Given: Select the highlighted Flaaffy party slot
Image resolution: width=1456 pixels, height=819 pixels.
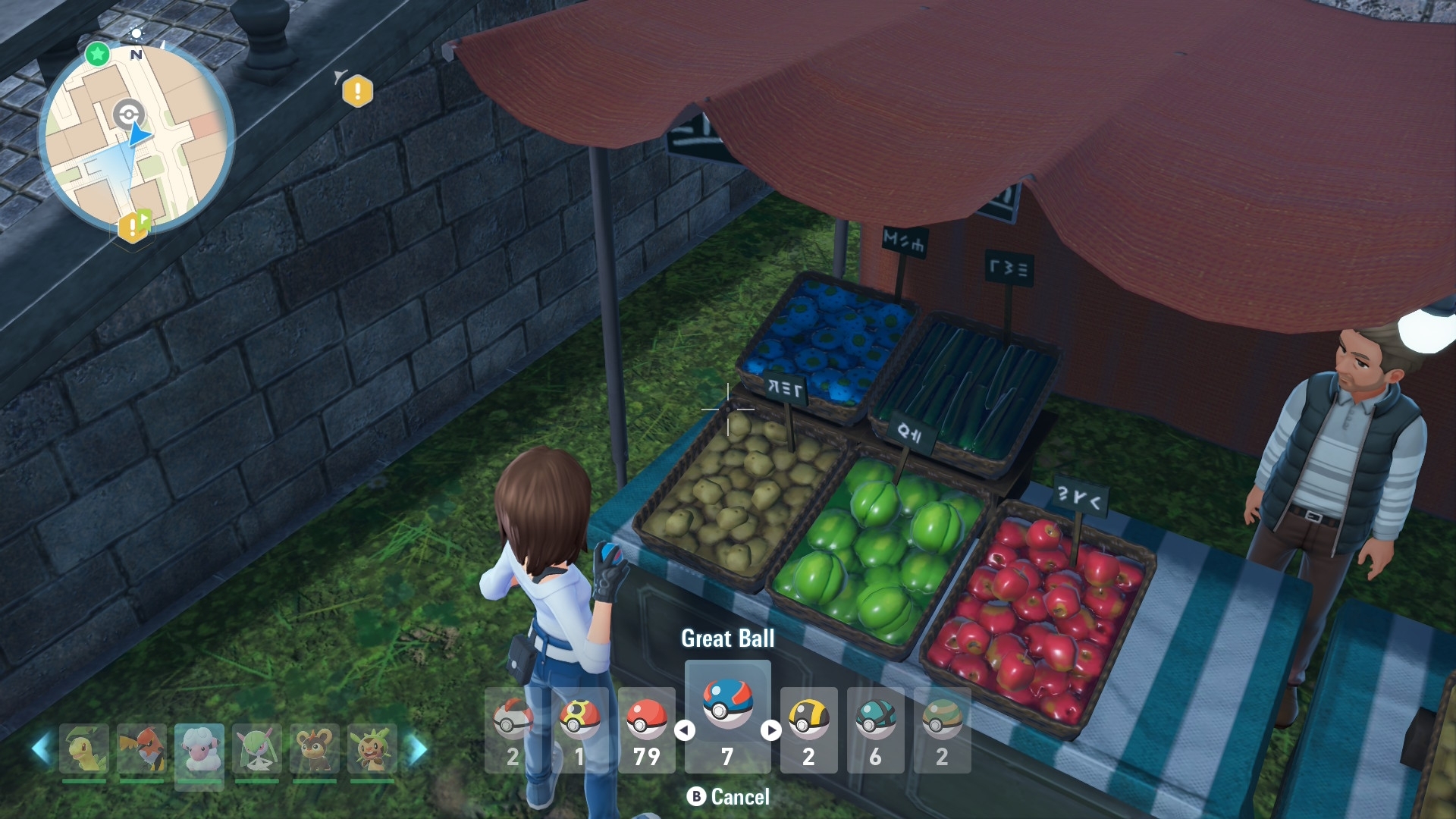Looking at the screenshot, I should pos(199,749).
